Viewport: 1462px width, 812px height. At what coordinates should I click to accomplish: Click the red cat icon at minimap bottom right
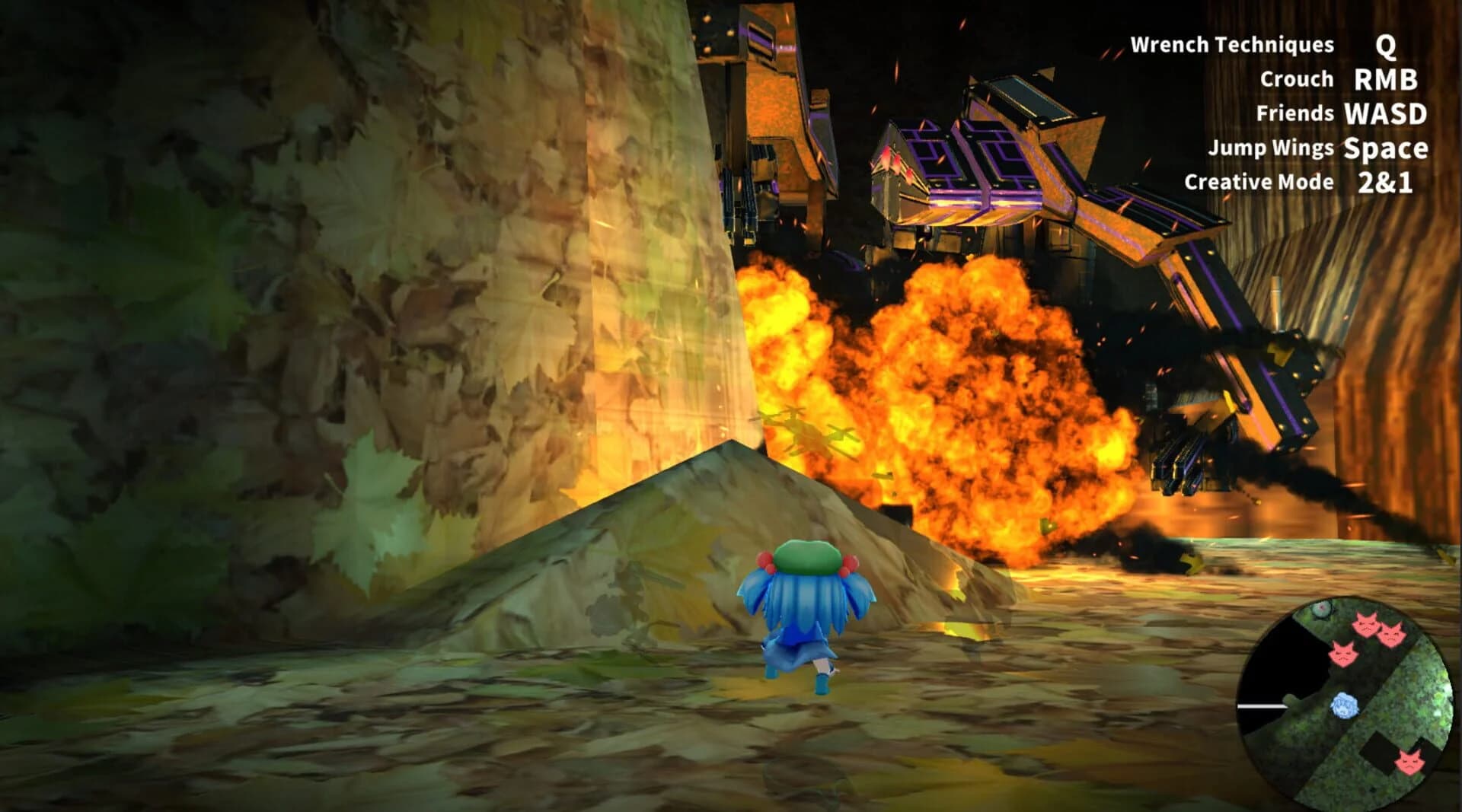1409,762
